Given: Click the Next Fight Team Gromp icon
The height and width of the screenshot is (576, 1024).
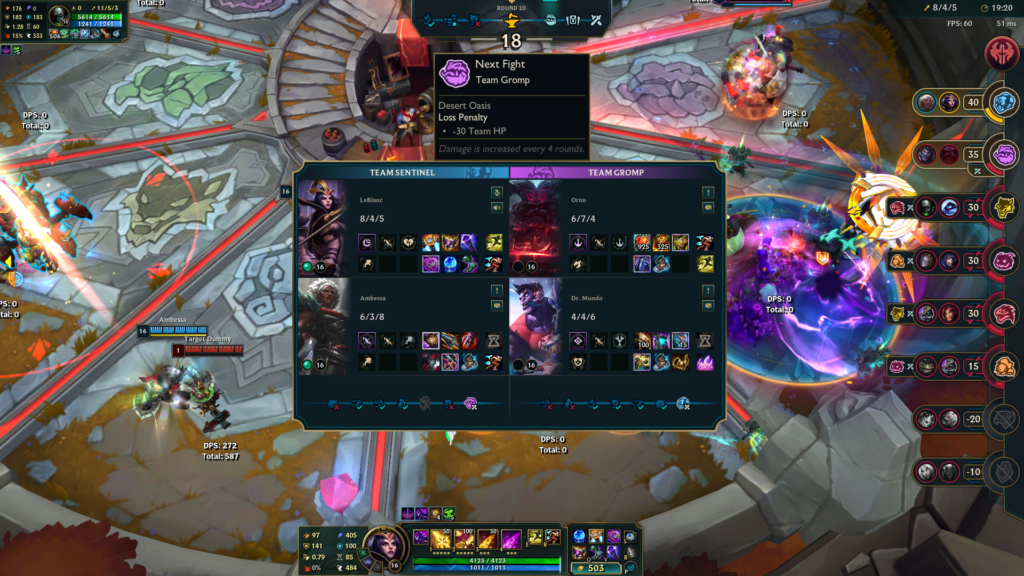Looking at the screenshot, I should pos(455,71).
